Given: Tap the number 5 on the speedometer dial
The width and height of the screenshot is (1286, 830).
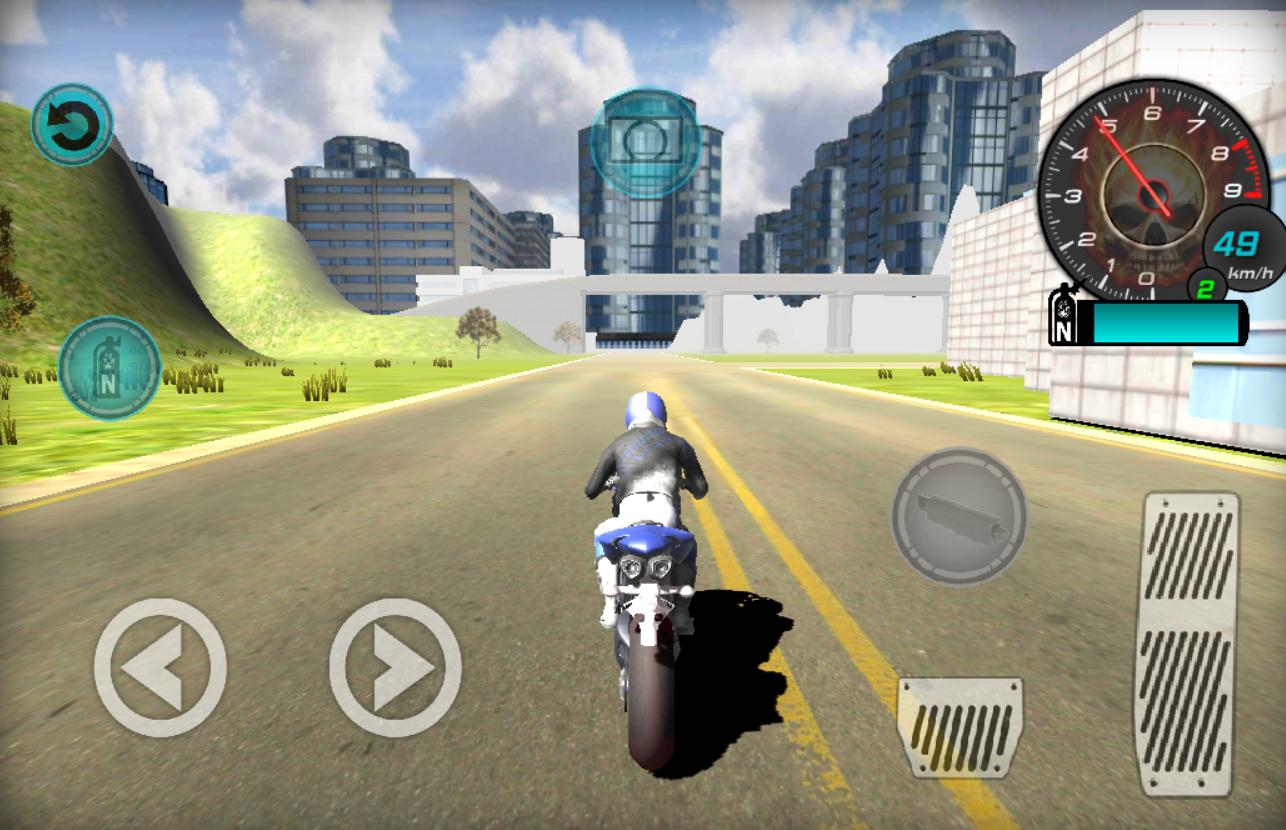Looking at the screenshot, I should [x=1109, y=125].
